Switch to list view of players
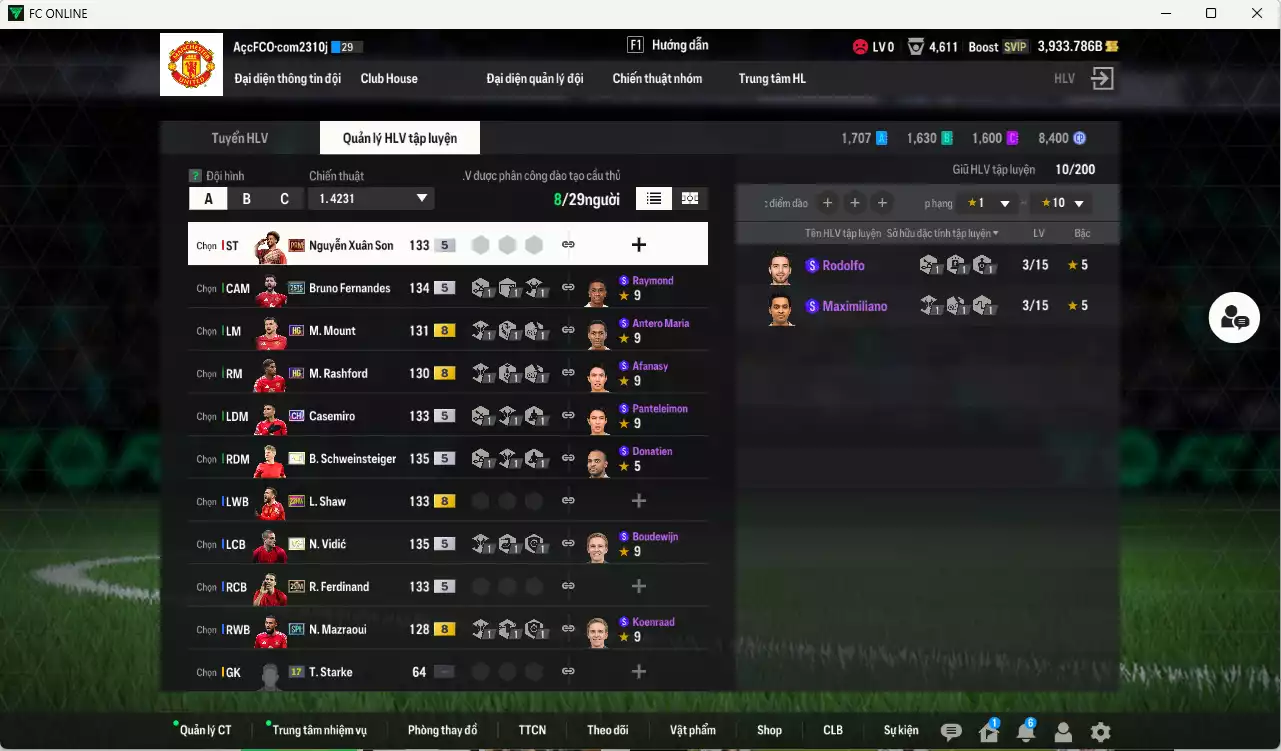1281x751 pixels. tap(653, 198)
